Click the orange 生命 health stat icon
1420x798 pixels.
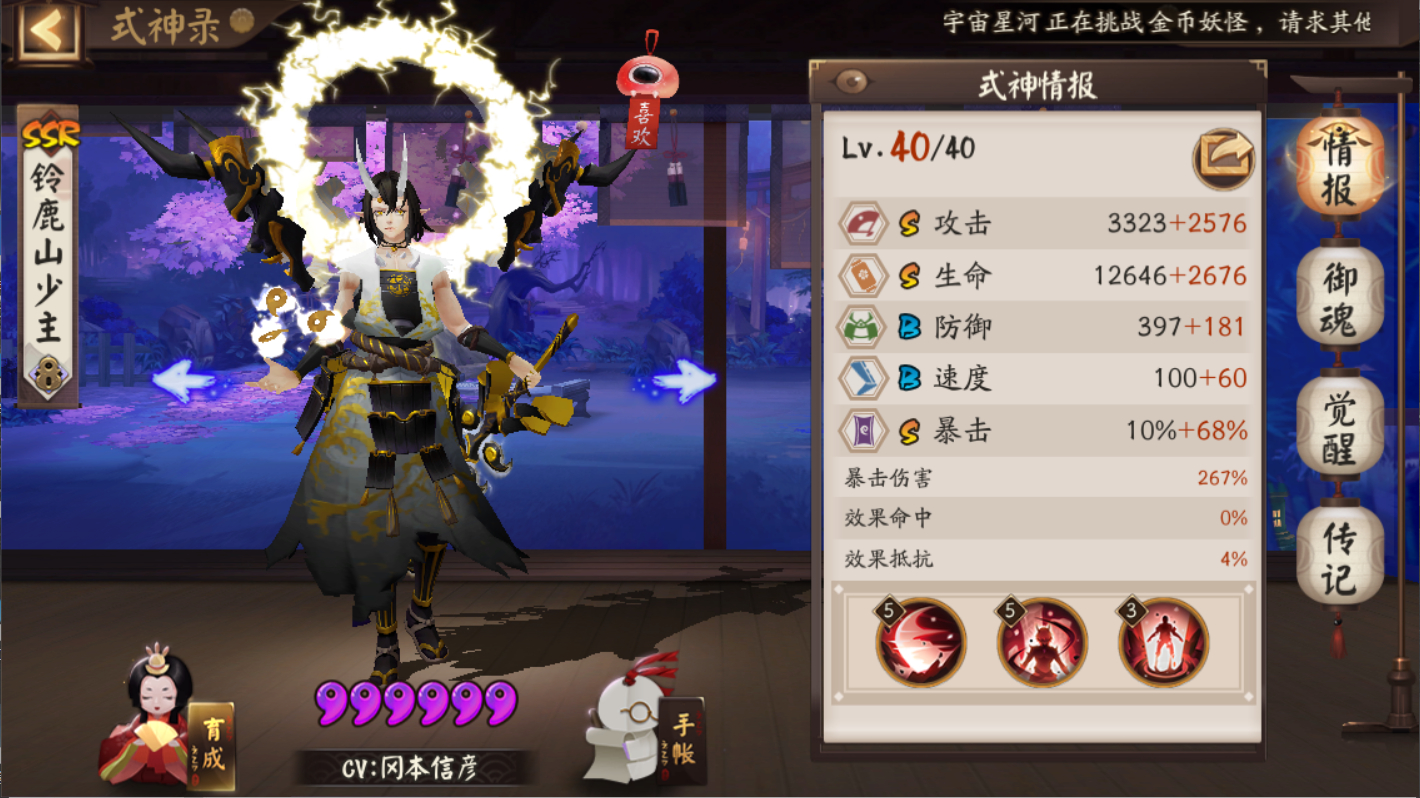click(x=862, y=274)
